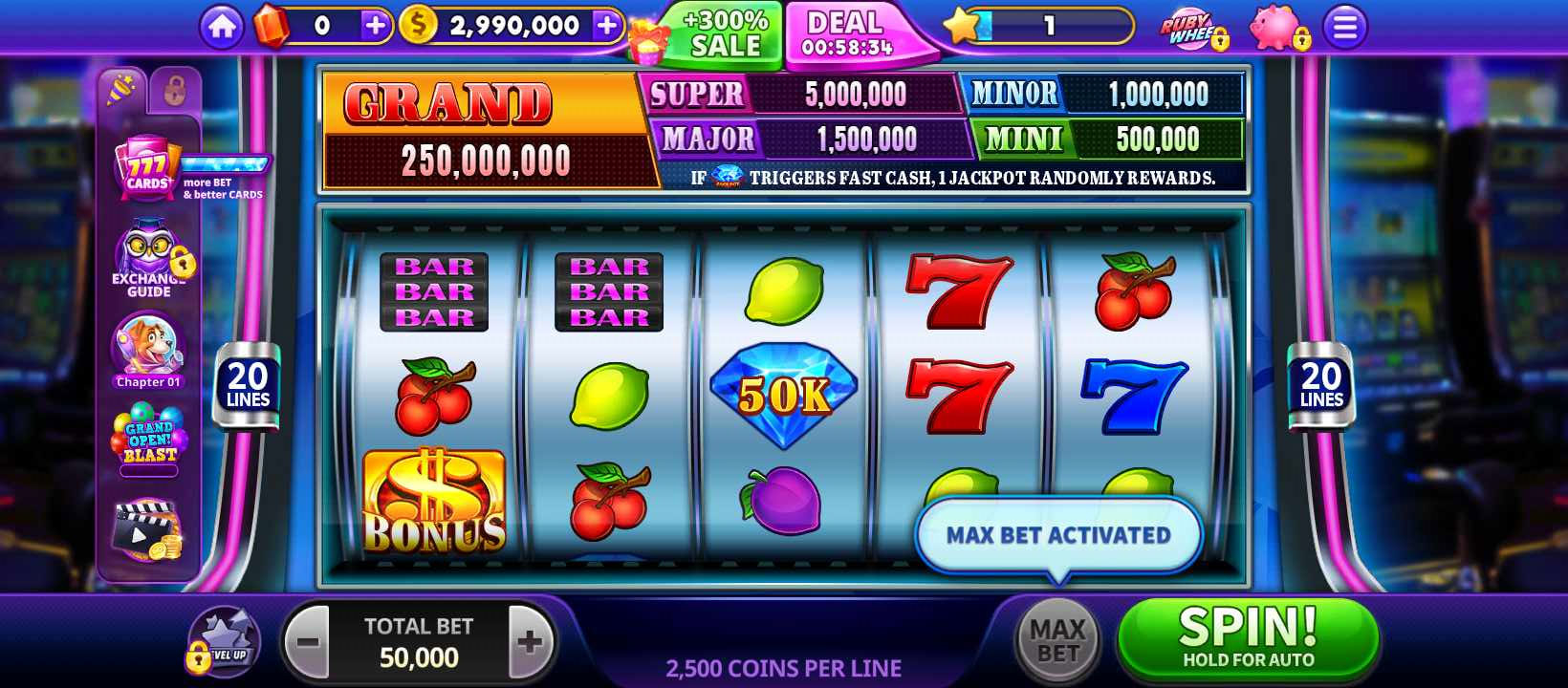Click the Ruby Wheel icon
Image resolution: width=1568 pixels, height=688 pixels.
1187,29
